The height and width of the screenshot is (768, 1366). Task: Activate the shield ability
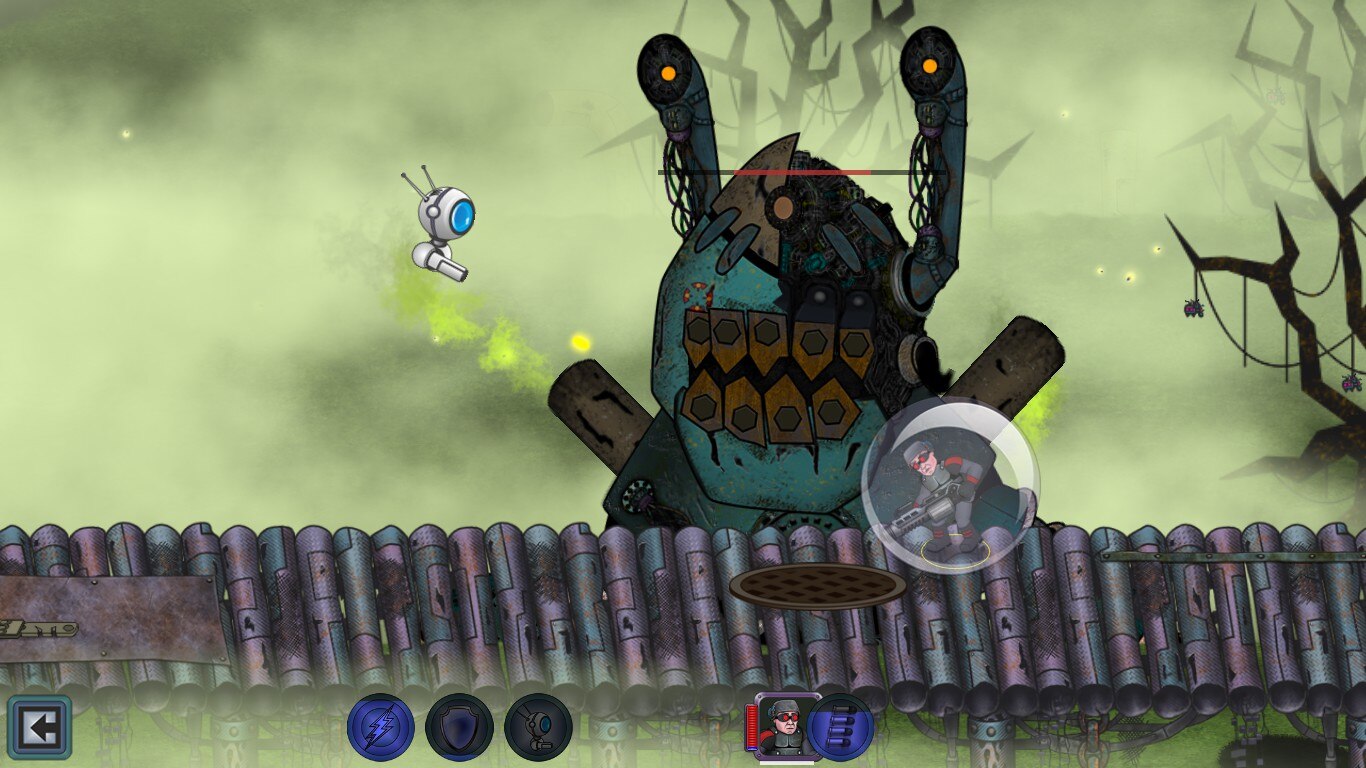click(459, 727)
